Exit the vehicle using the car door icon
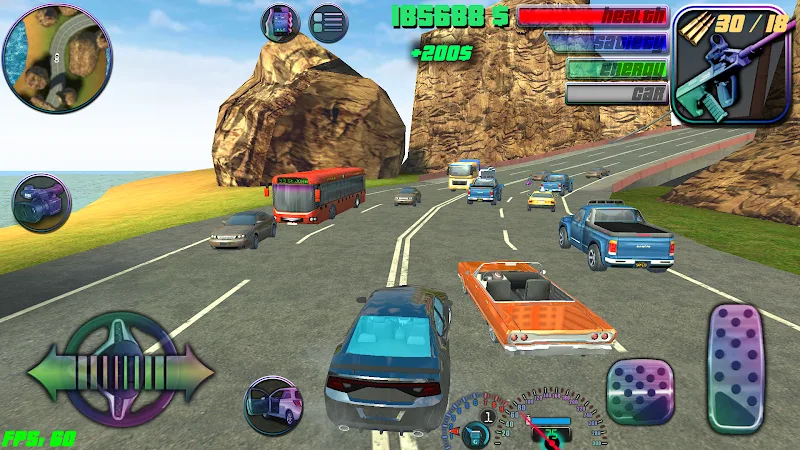This screenshot has height=450, width=800. [274, 405]
